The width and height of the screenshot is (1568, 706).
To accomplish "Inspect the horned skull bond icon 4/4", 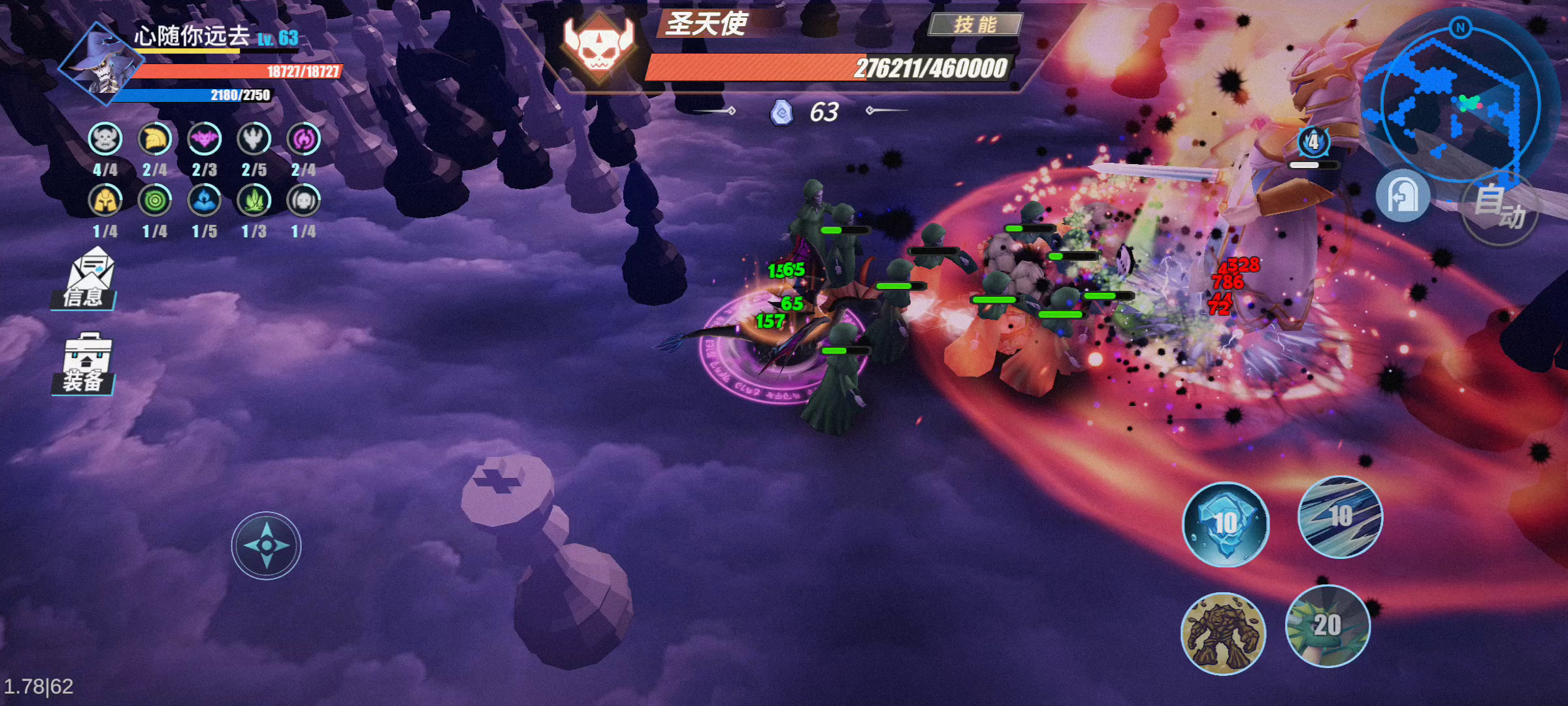I will (x=105, y=139).
